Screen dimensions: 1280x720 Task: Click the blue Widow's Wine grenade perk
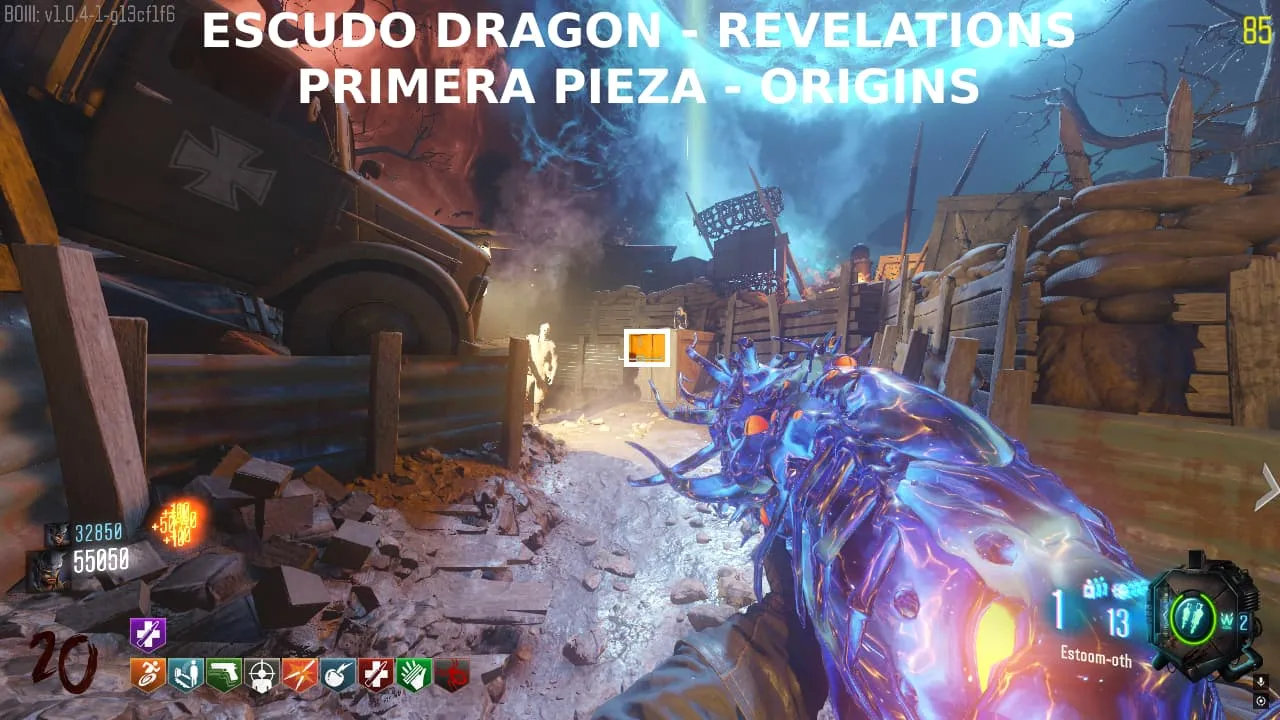[337, 675]
